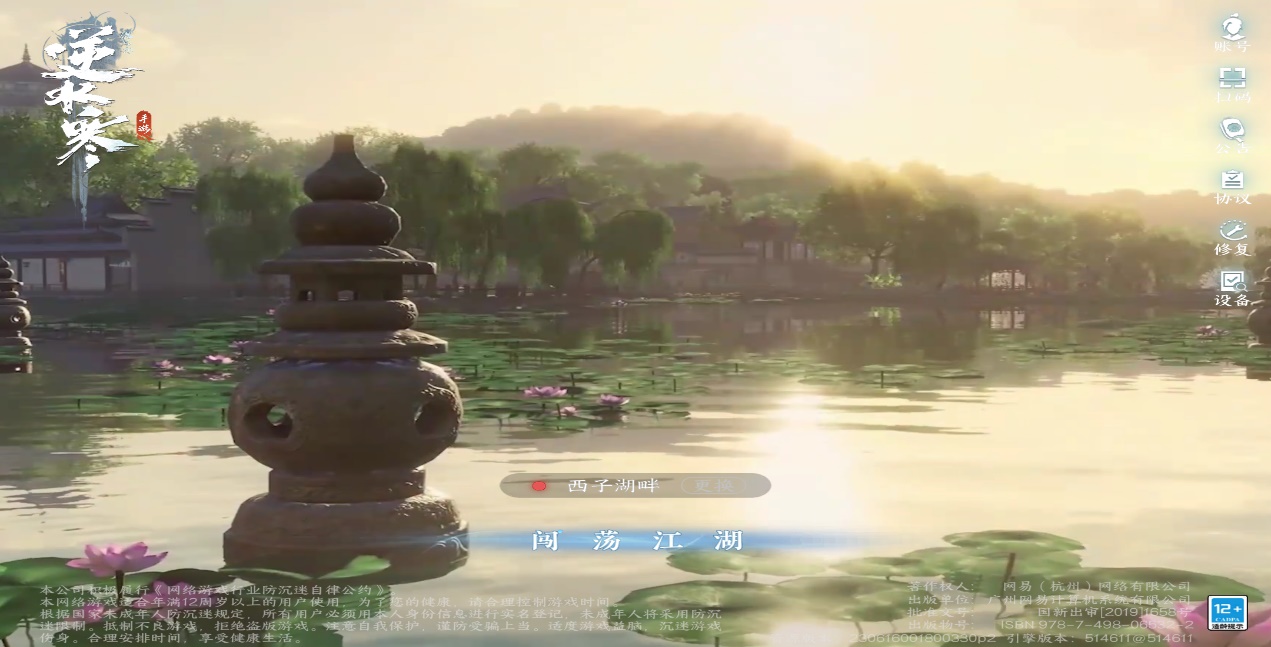Select the 西子湖畔 server name
1271x647 pixels.
613,486
